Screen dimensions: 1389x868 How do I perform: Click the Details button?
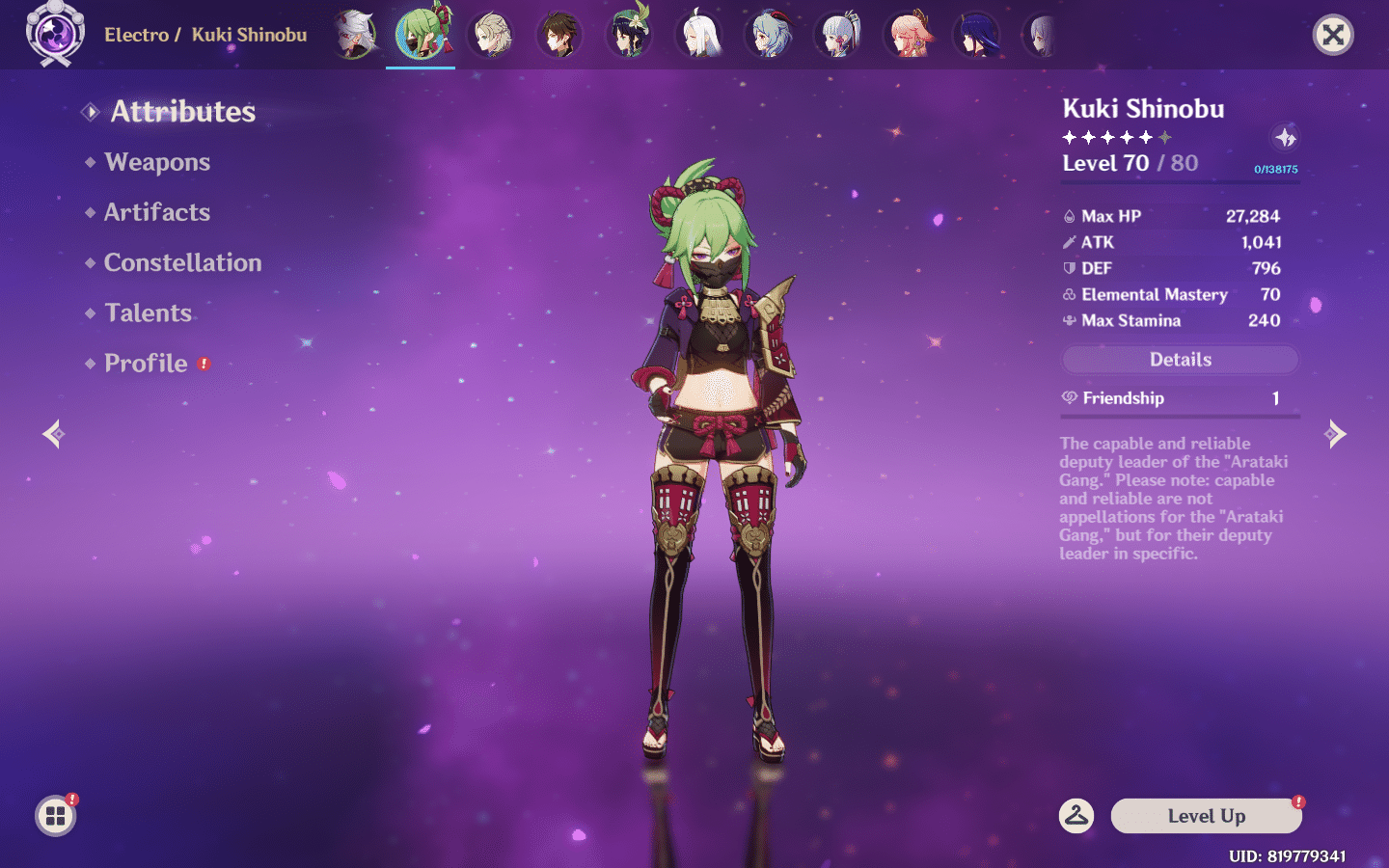(1180, 359)
